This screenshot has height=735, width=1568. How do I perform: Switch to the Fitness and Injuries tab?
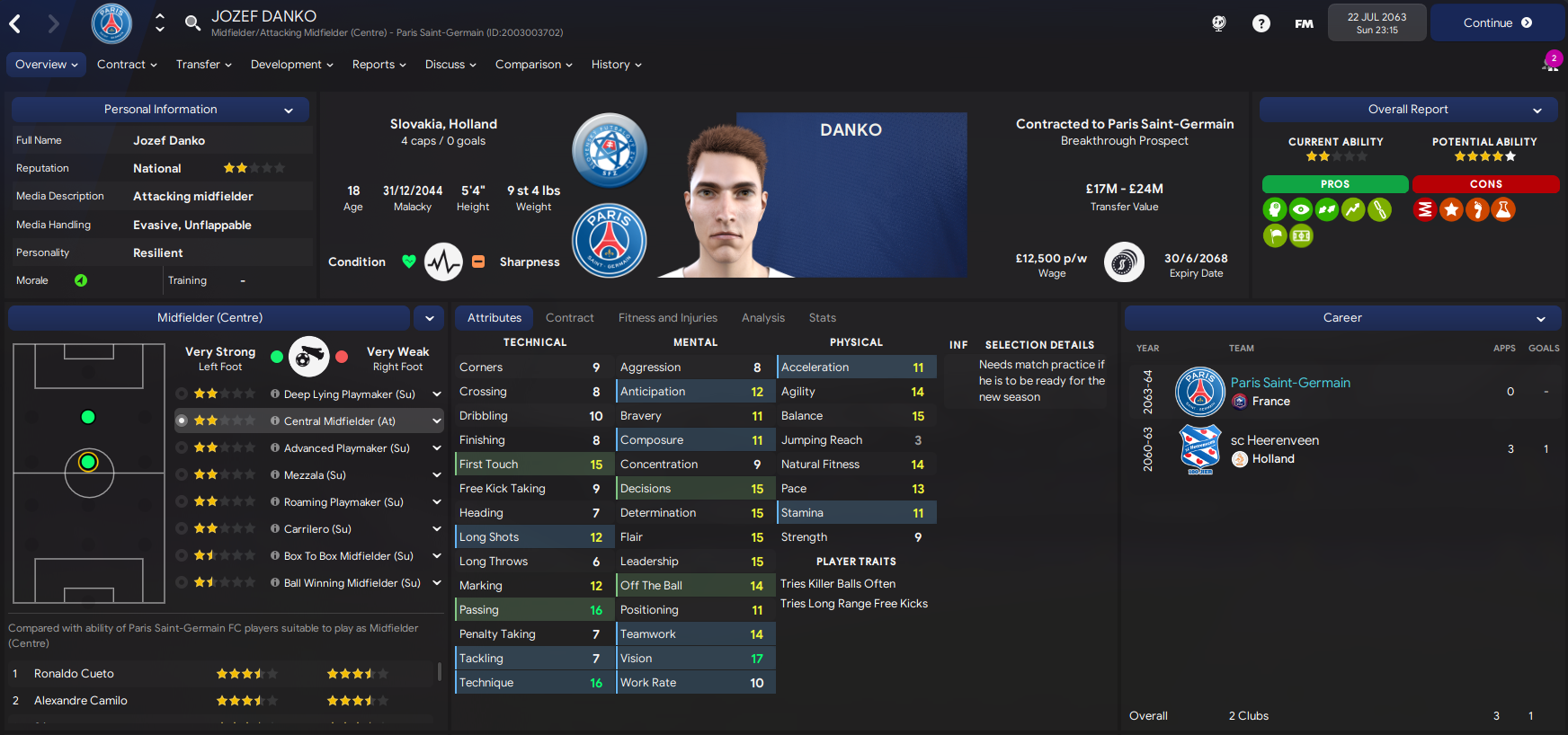[x=668, y=317]
